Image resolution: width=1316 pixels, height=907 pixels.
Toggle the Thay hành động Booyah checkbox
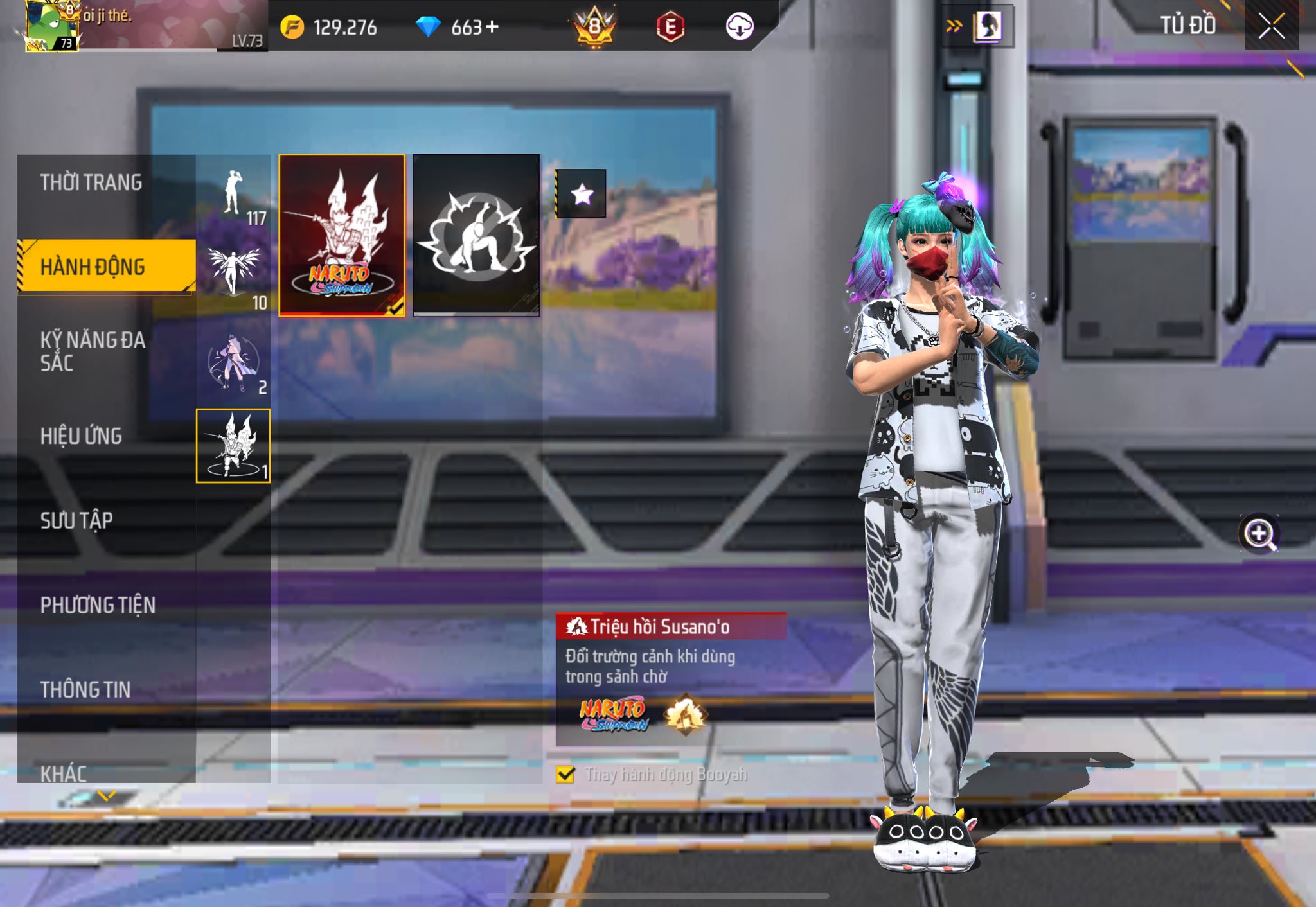(565, 775)
